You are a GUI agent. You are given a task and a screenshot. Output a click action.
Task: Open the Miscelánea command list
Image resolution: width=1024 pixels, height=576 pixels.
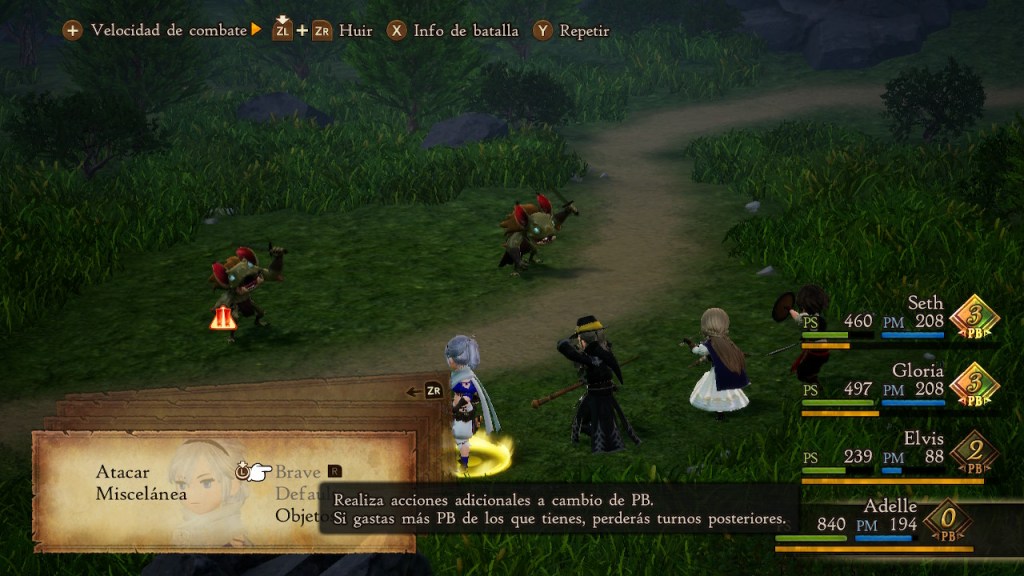click(x=141, y=494)
